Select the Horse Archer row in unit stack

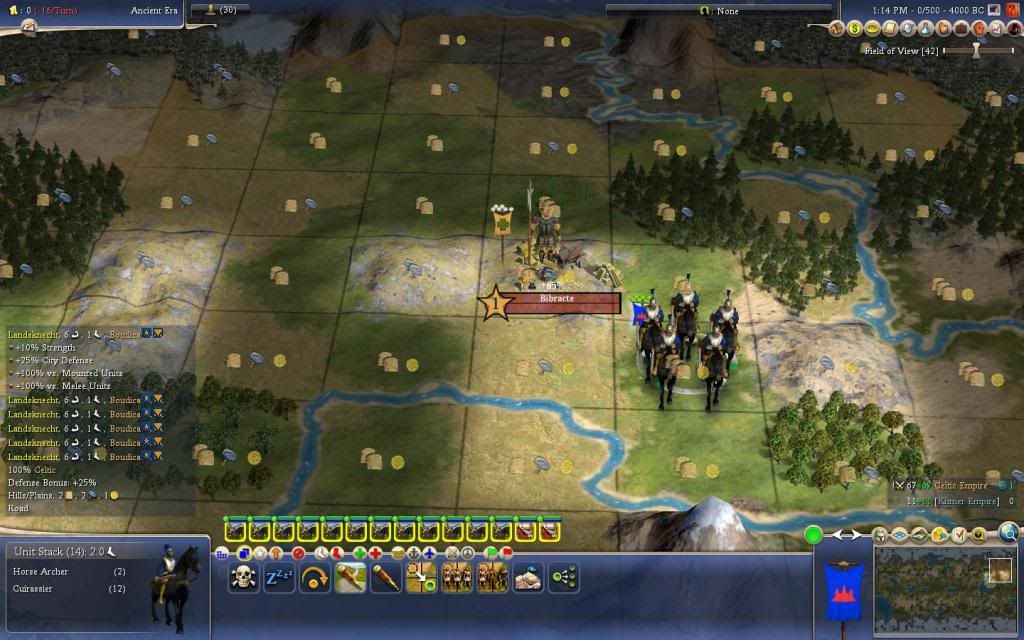(68, 571)
